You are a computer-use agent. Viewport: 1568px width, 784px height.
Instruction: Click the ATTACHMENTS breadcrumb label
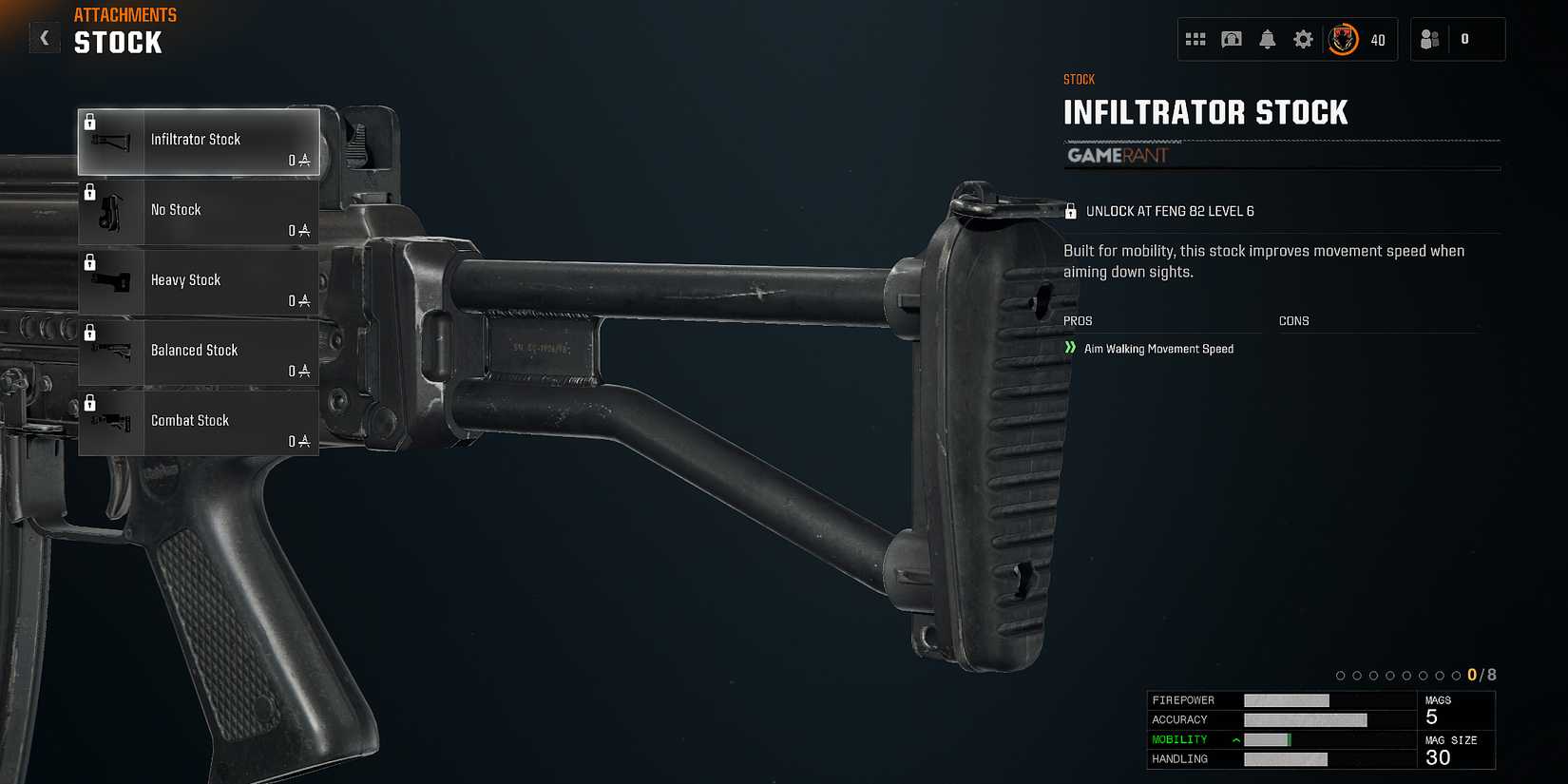pyautogui.click(x=124, y=14)
